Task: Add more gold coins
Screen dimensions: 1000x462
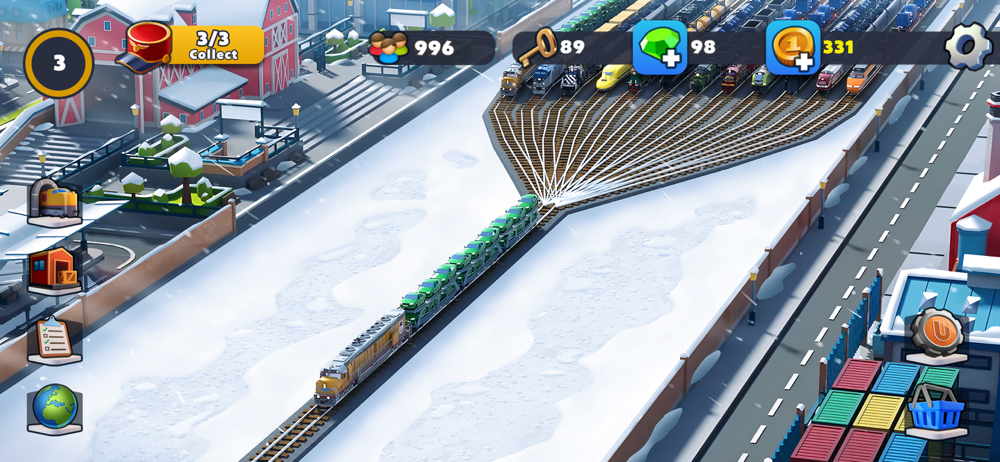Action: [x=794, y=47]
